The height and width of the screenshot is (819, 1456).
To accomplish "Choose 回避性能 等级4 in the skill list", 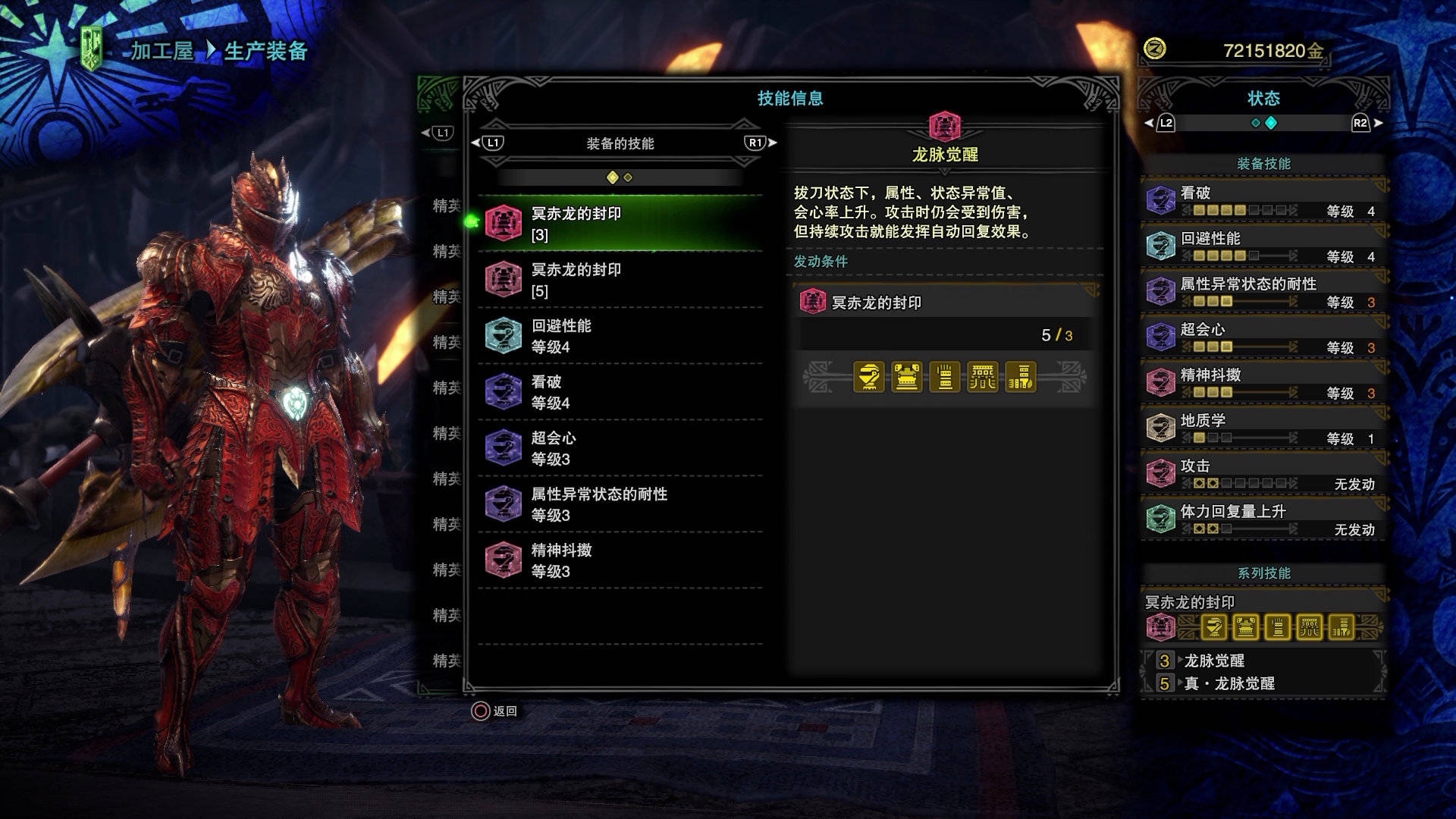I will (620, 336).
